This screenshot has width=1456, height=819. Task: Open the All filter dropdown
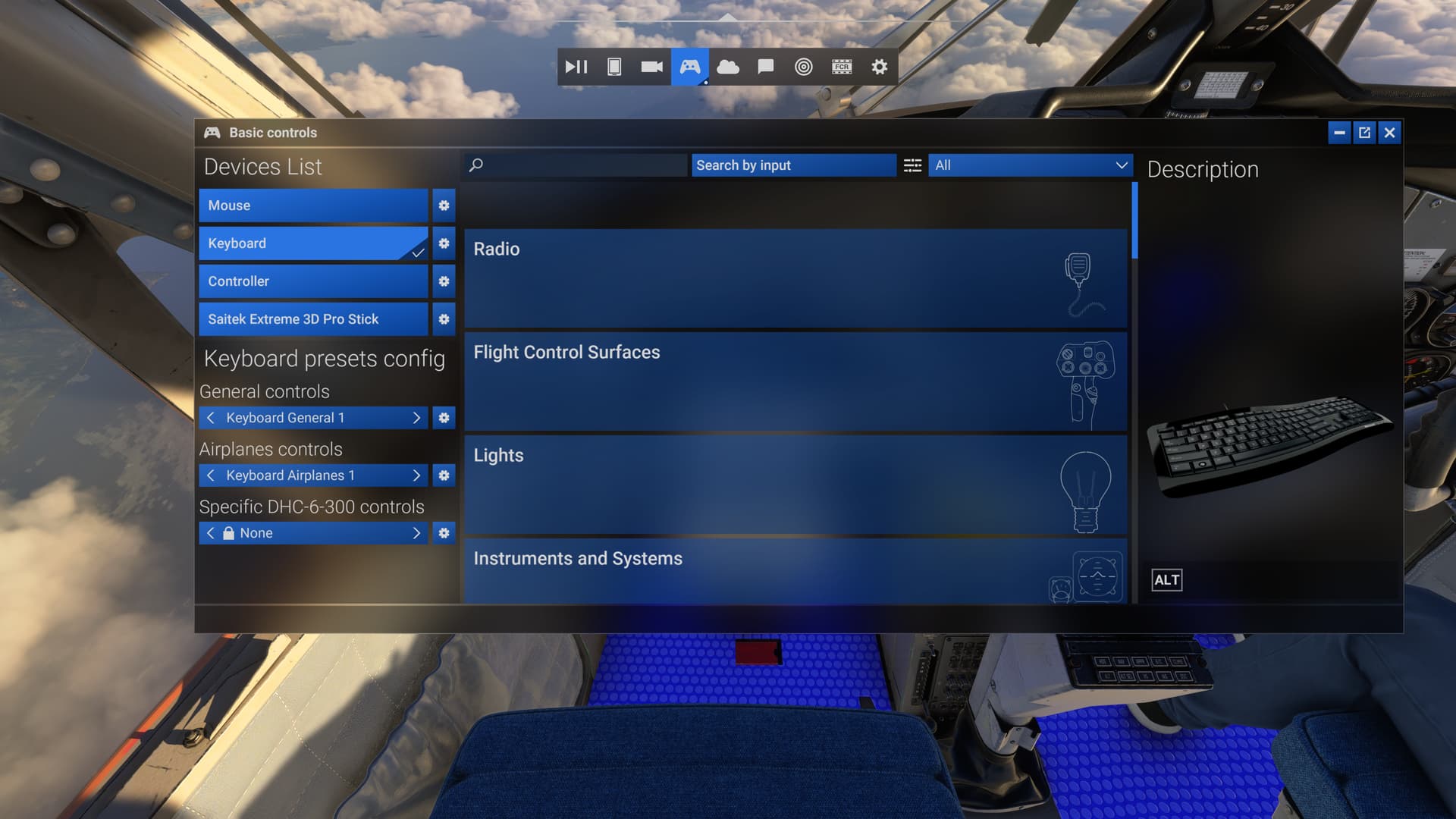(1029, 165)
